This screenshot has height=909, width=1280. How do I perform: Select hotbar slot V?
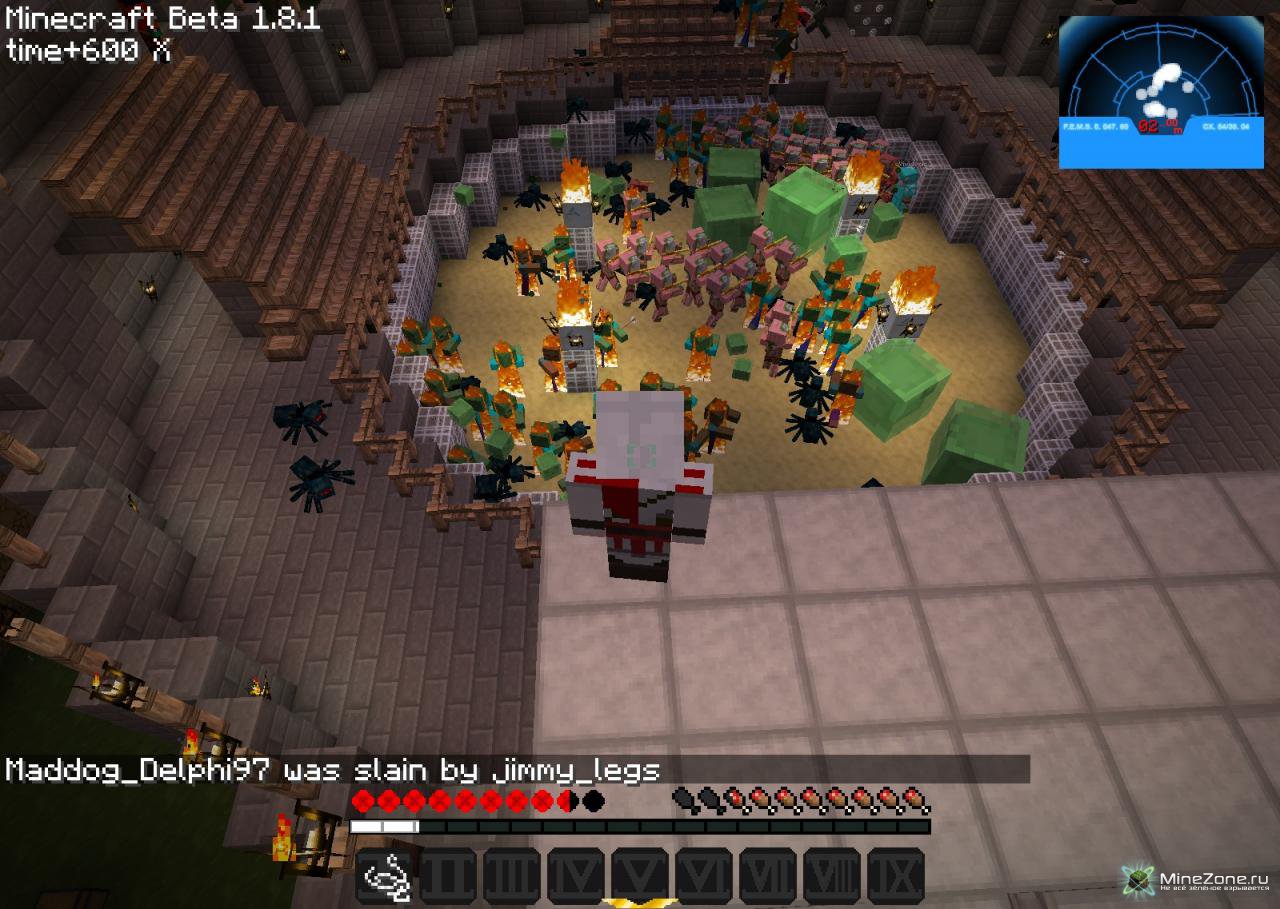coord(640,875)
